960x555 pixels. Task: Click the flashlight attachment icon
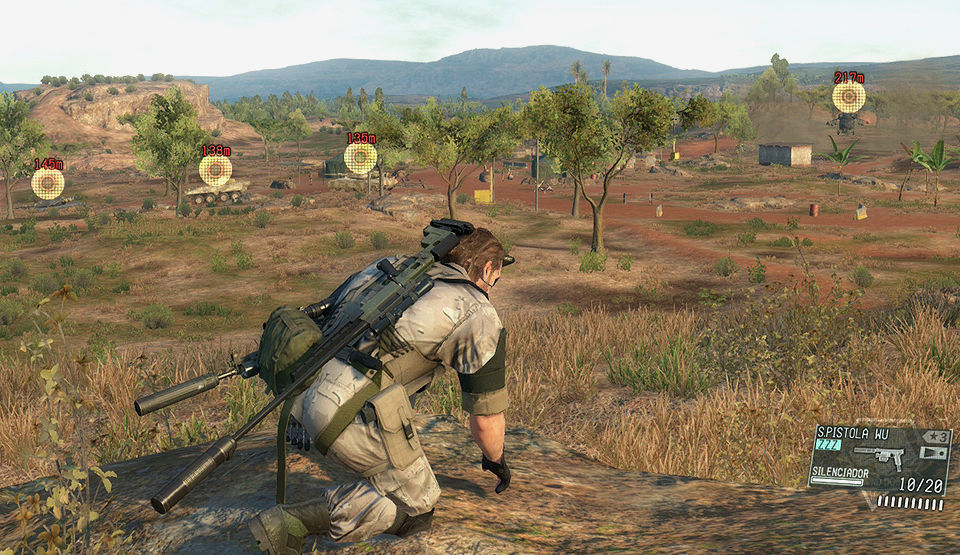tap(935, 453)
